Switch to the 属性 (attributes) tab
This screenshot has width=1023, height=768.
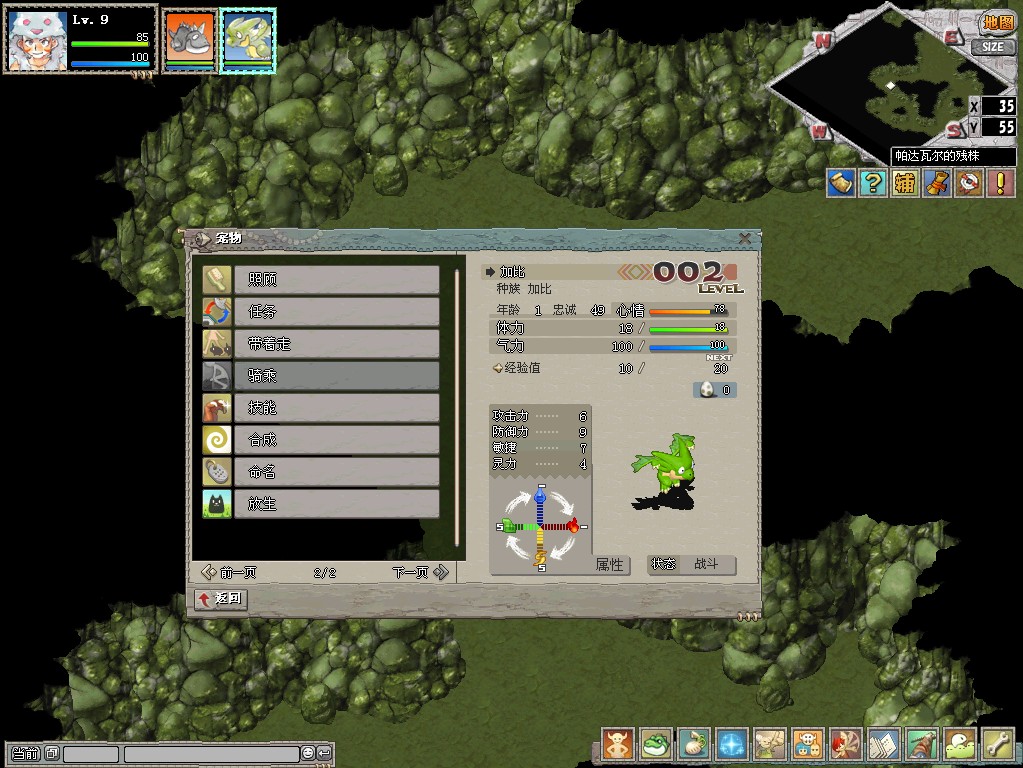click(610, 565)
